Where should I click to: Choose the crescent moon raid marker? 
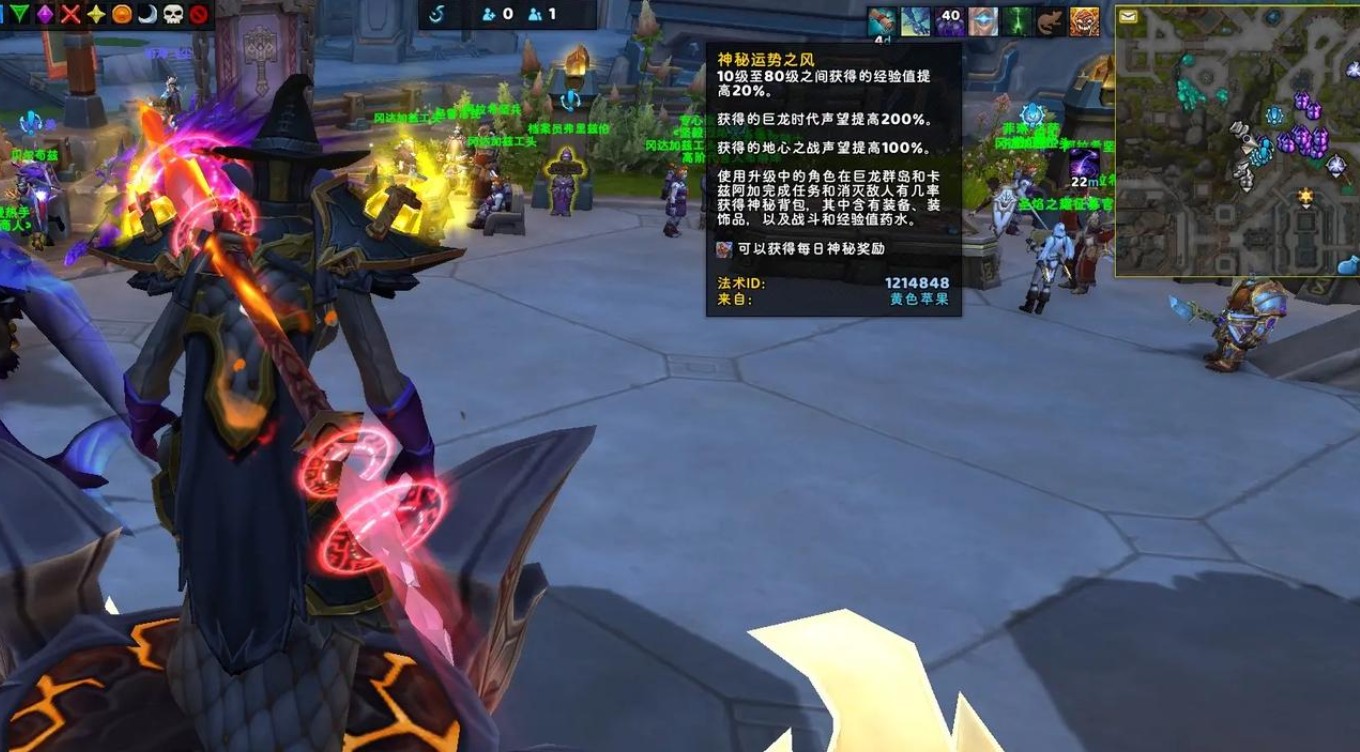(147, 14)
